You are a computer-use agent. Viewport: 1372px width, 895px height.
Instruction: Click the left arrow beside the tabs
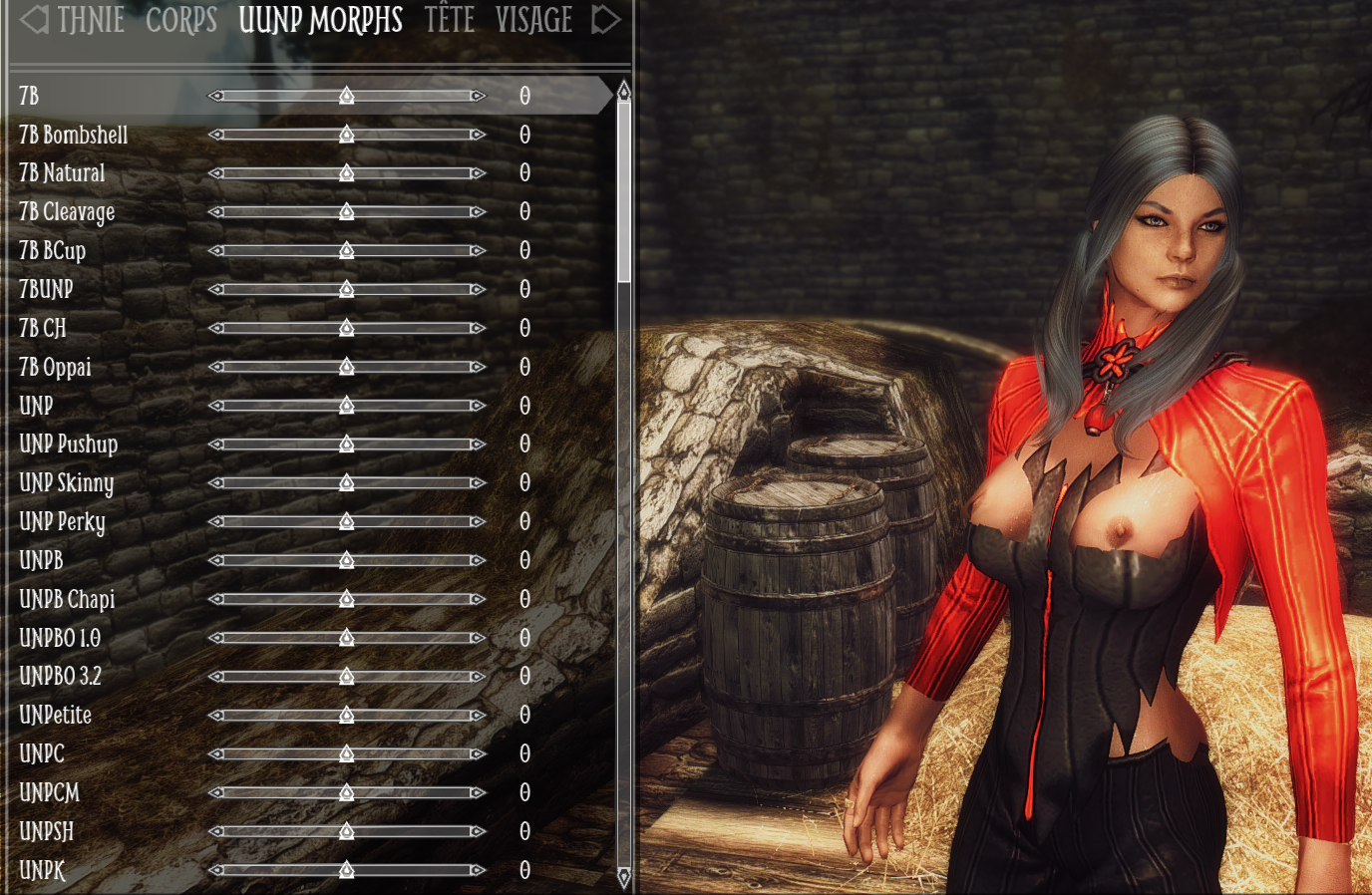click(34, 20)
